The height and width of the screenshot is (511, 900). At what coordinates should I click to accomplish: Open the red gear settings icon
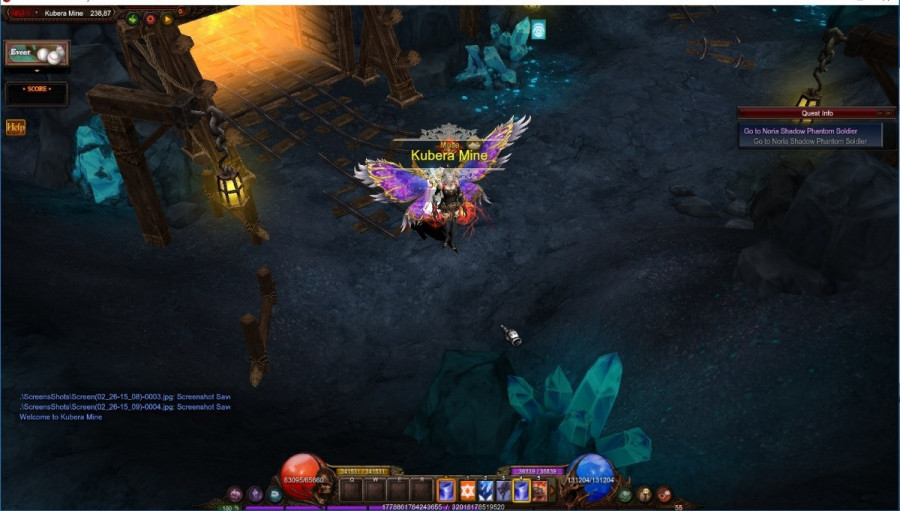150,18
